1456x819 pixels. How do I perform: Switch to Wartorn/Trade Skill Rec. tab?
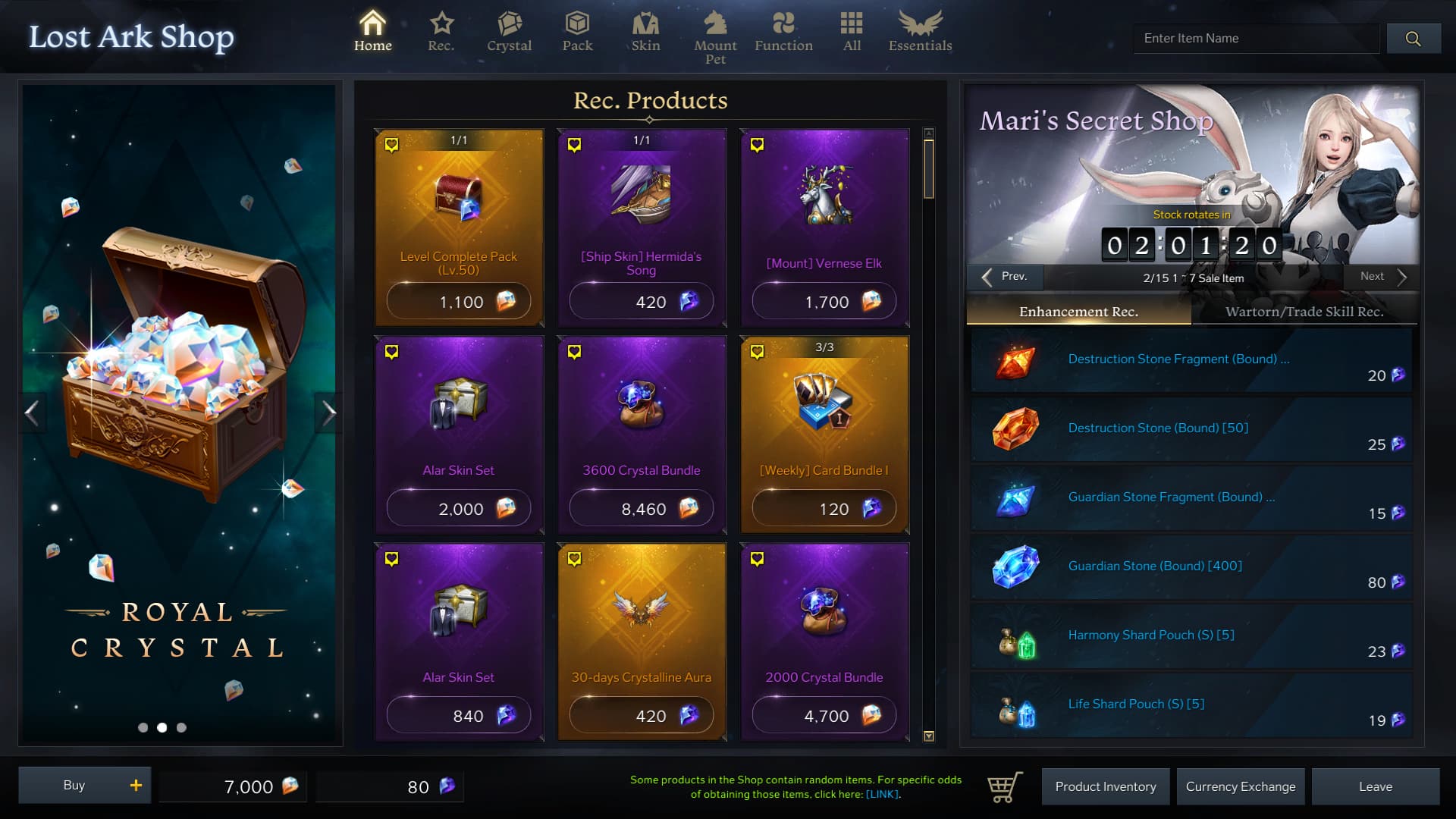[x=1306, y=311]
